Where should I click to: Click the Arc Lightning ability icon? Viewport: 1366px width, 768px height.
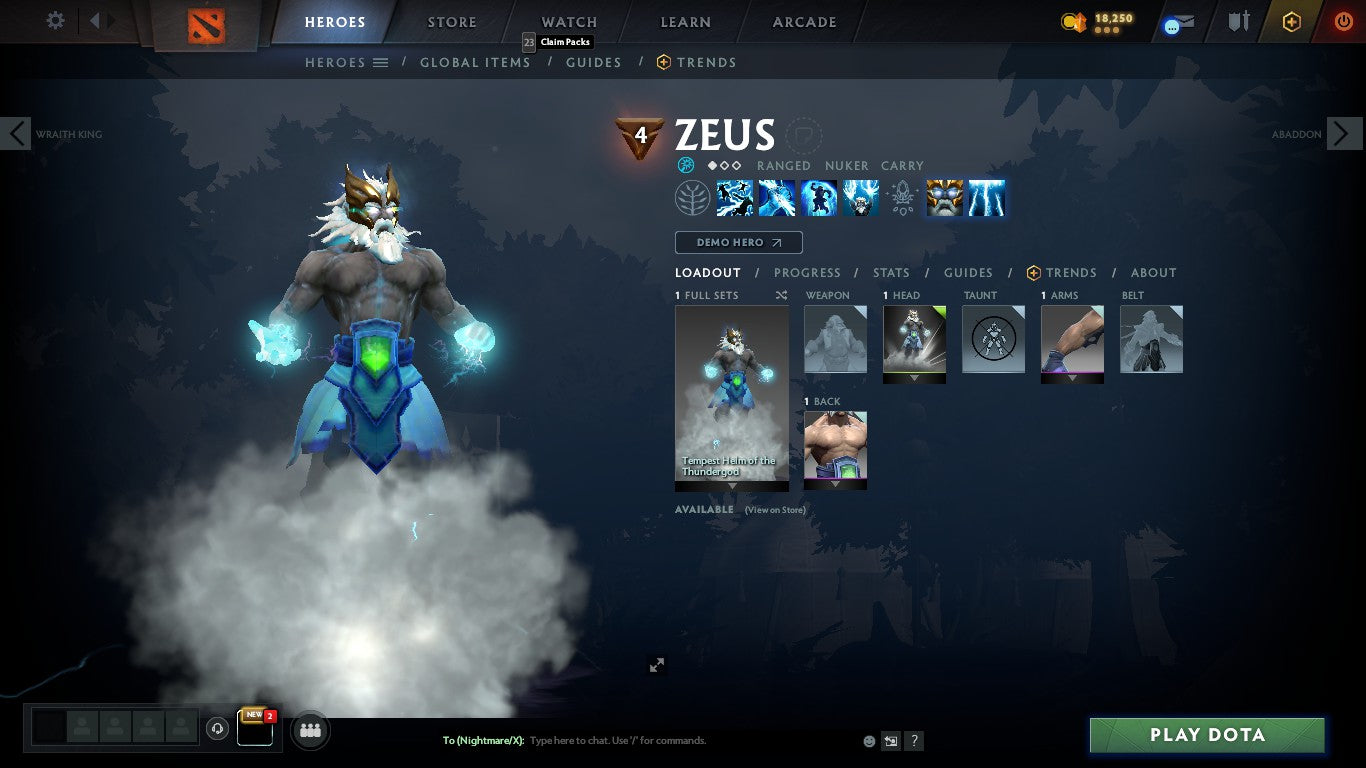tap(735, 197)
